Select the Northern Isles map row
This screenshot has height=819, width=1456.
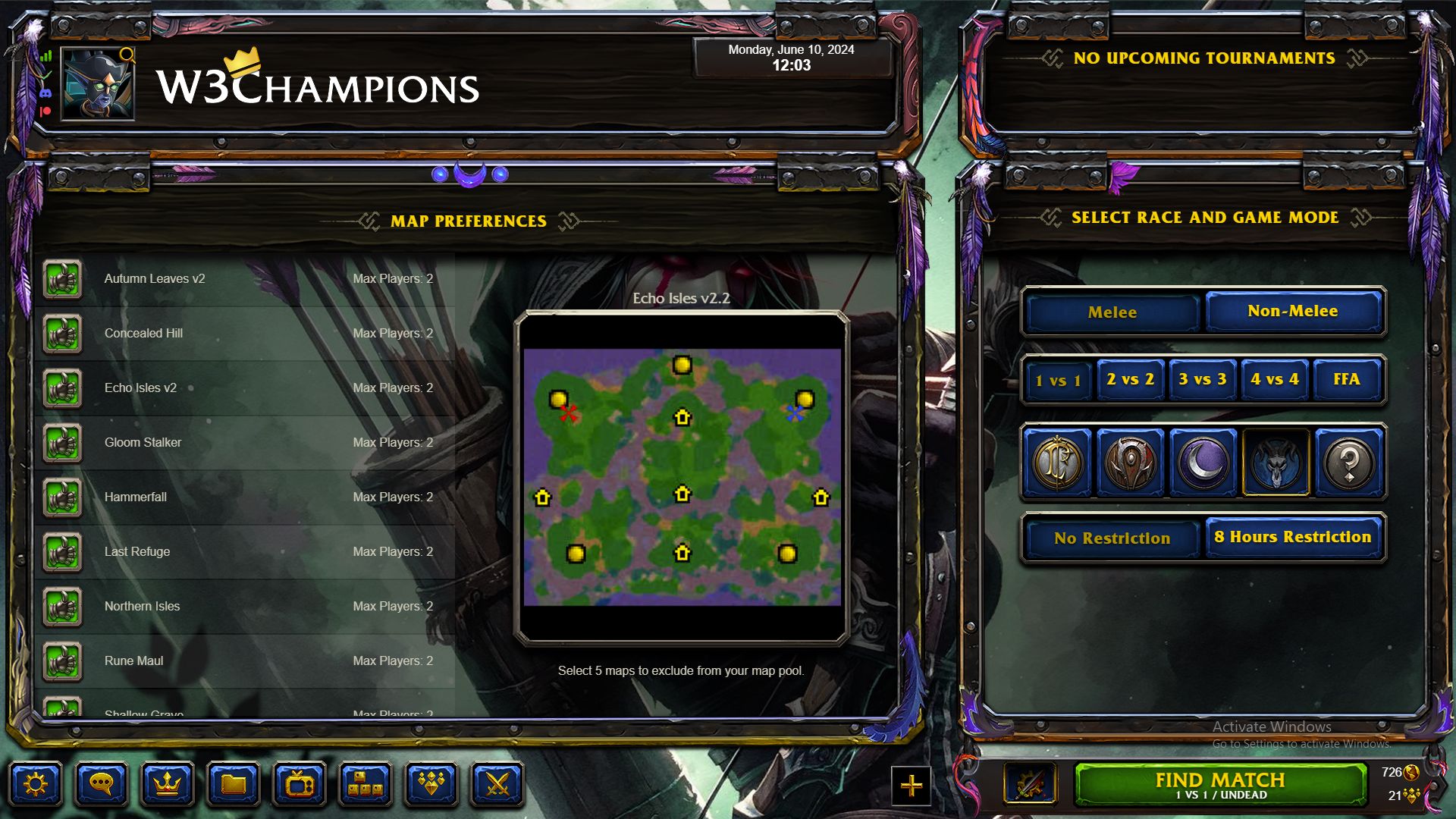tap(243, 607)
